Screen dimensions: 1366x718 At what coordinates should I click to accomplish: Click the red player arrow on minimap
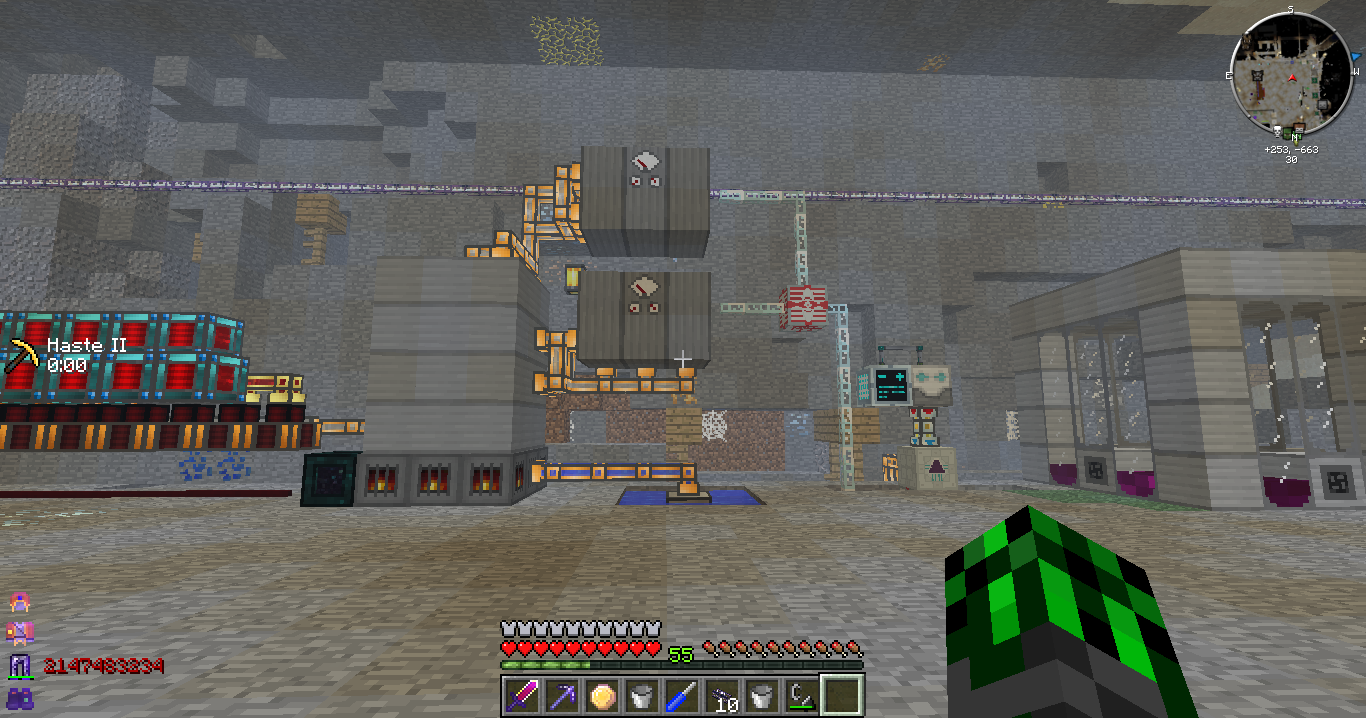pos(1293,77)
